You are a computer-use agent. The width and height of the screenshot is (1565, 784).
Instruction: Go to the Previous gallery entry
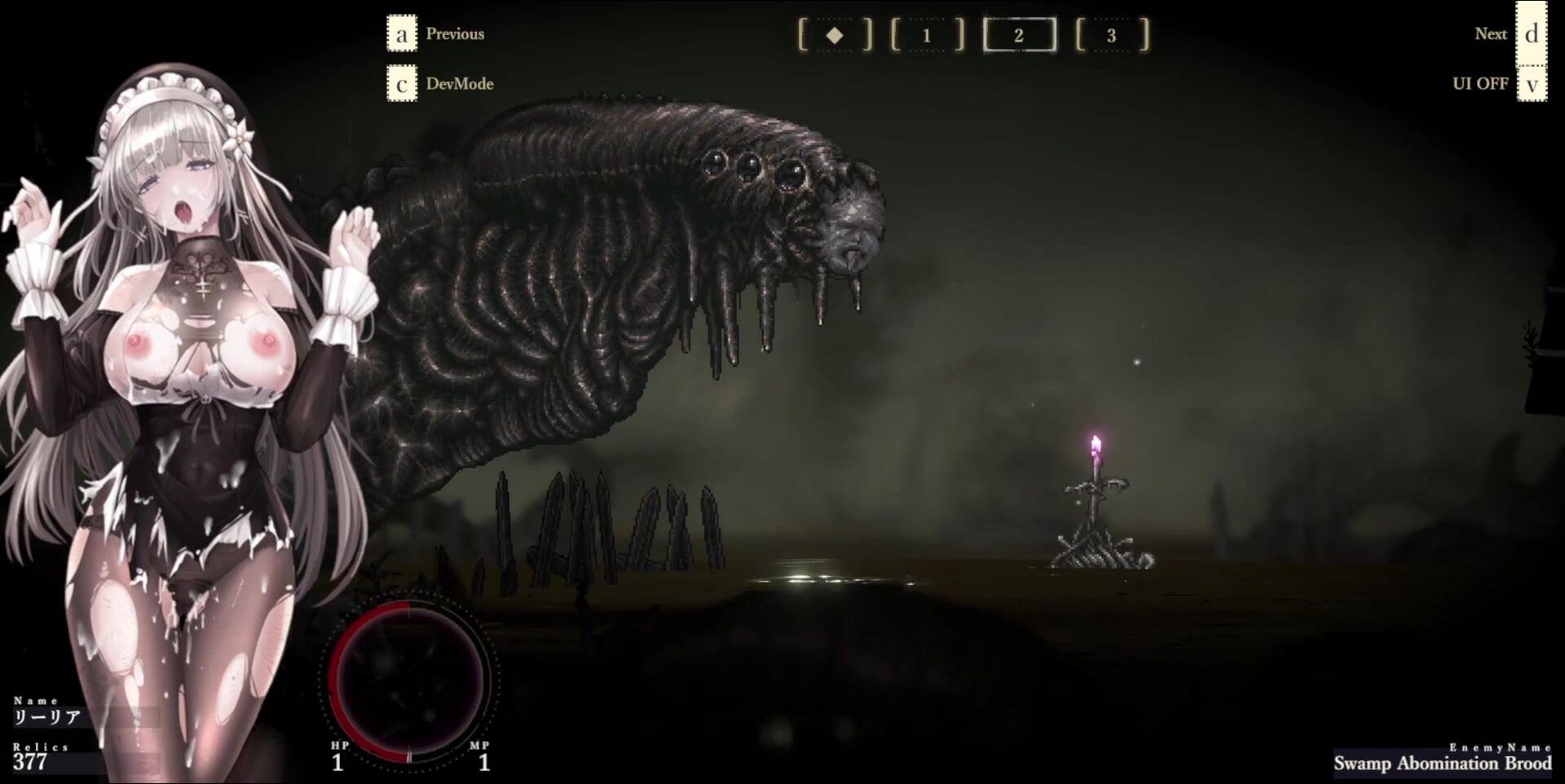coord(402,34)
